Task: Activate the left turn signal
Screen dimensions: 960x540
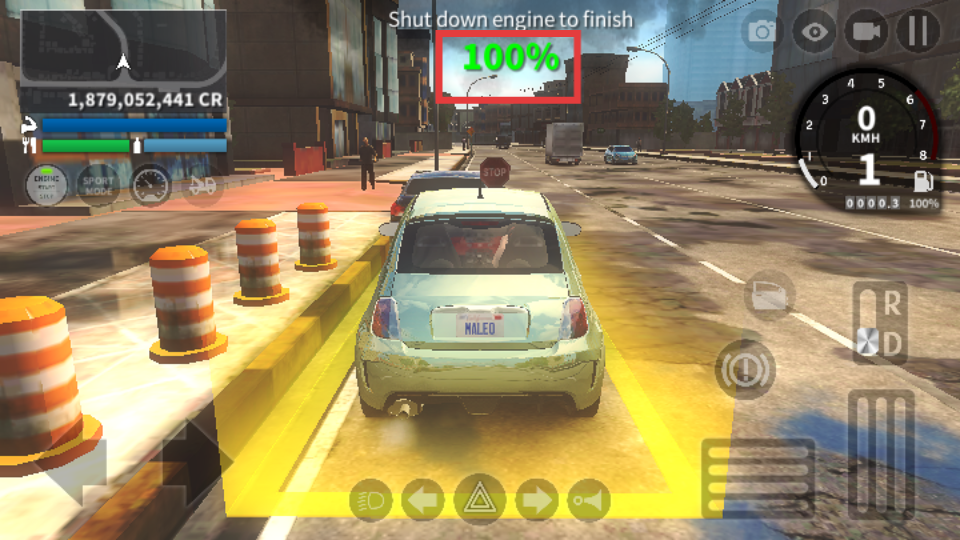Action: point(423,499)
